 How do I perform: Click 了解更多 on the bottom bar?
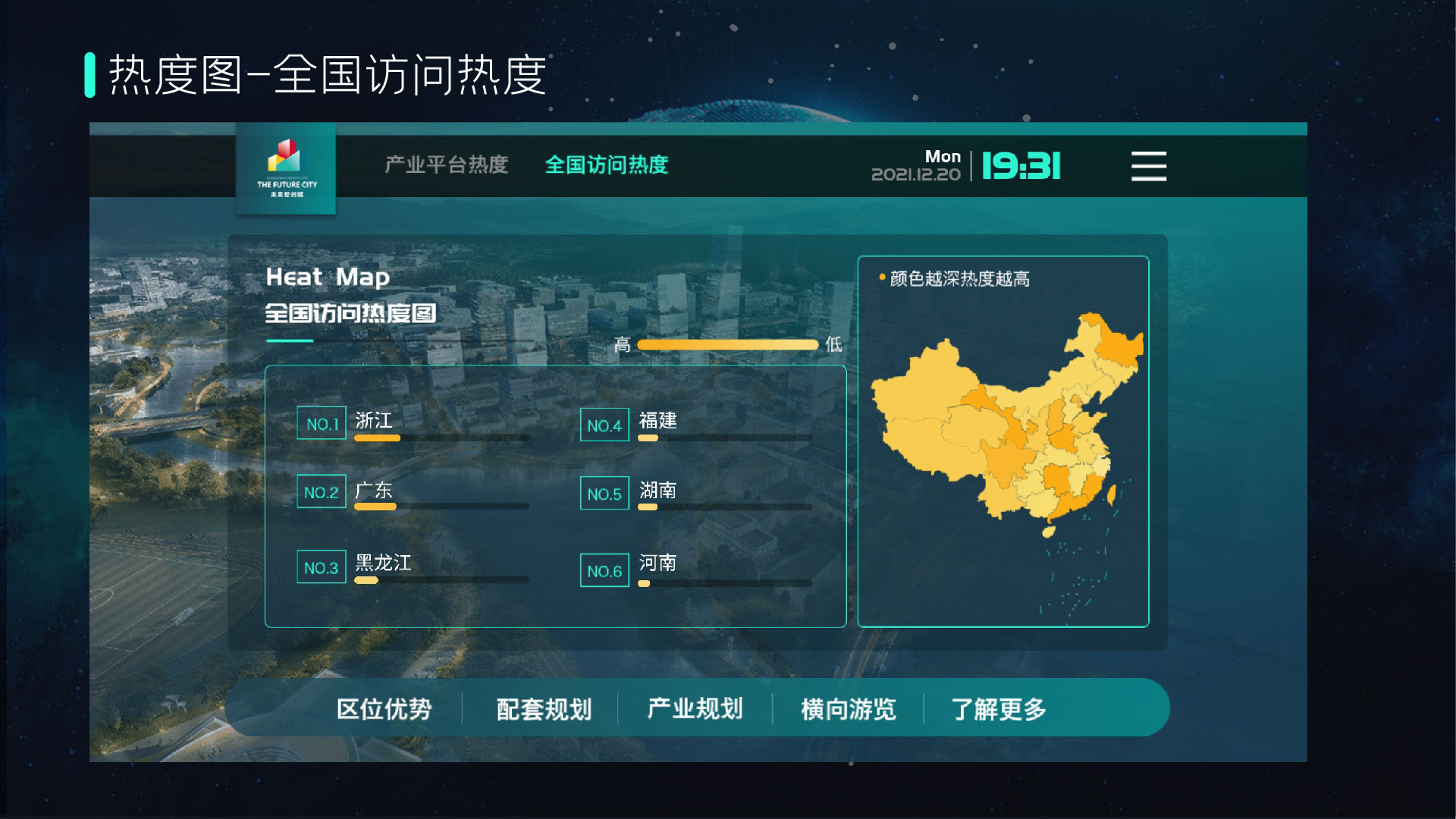click(999, 708)
